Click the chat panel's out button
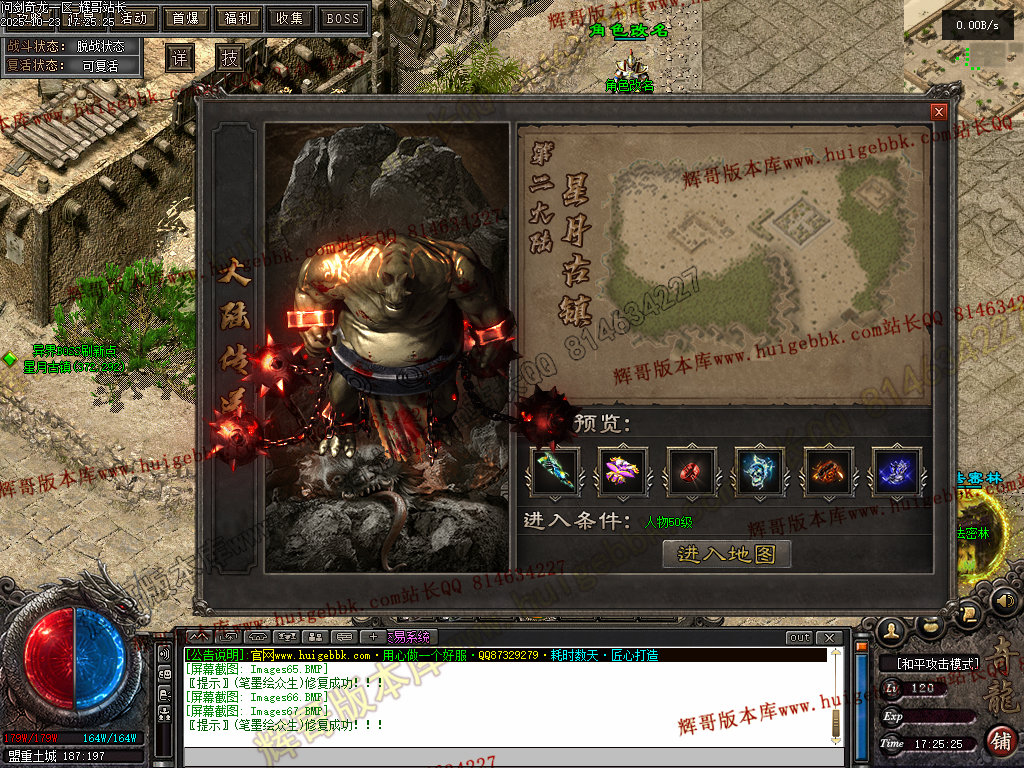The image size is (1024, 768). coord(799,637)
